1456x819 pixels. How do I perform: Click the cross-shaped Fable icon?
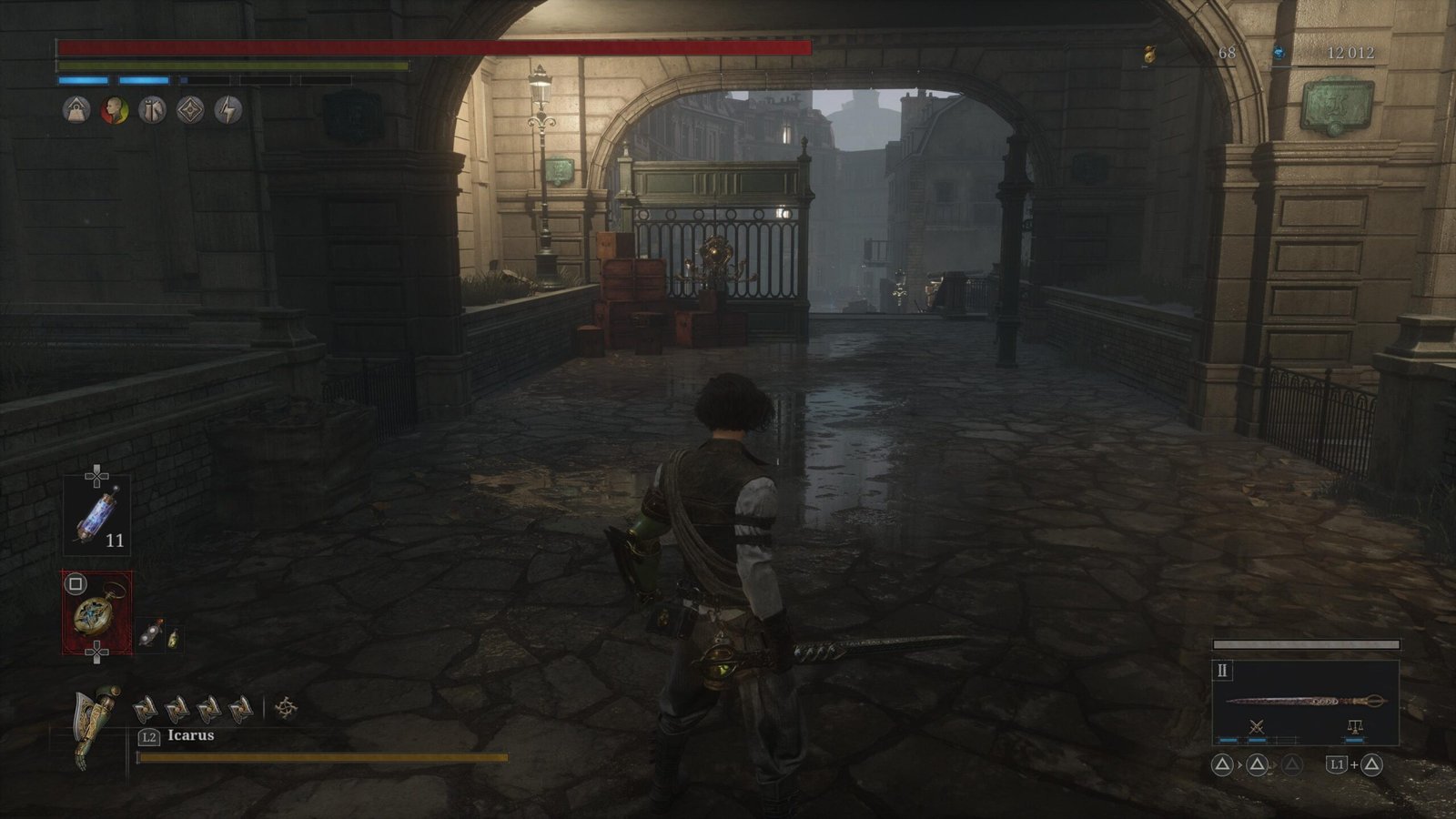(x=286, y=707)
